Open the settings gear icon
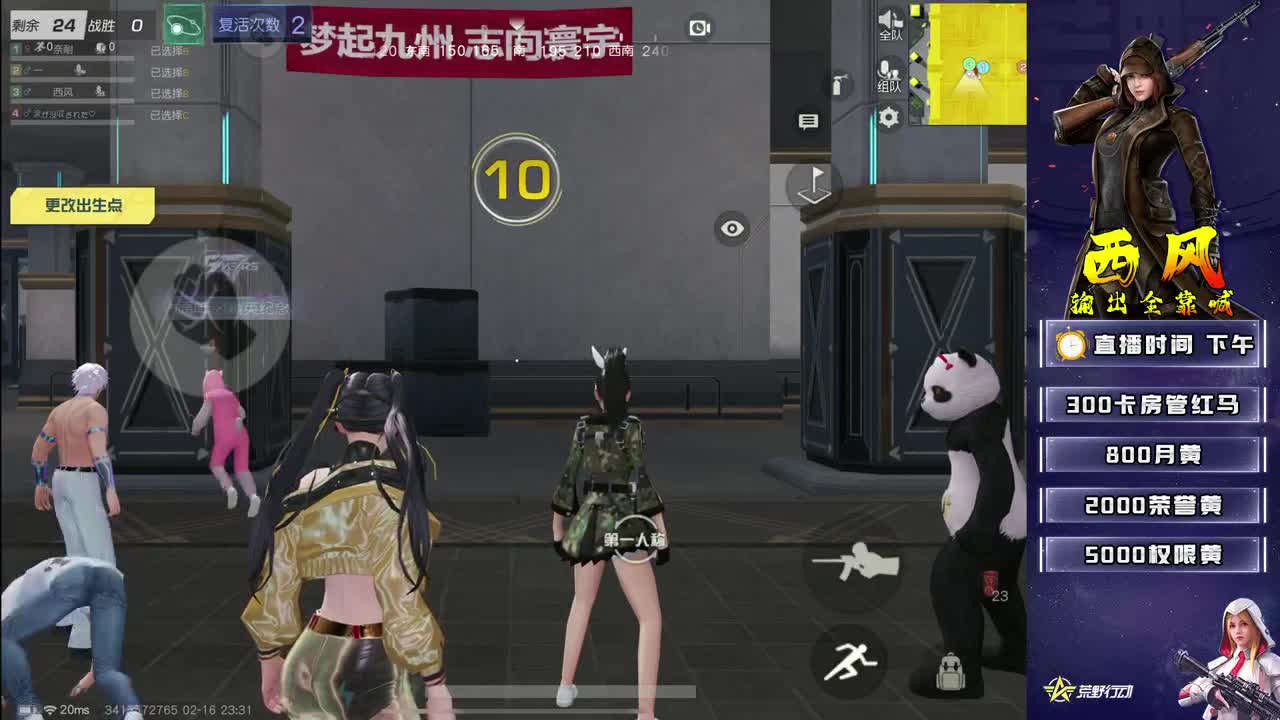The height and width of the screenshot is (720, 1280). coord(887,115)
